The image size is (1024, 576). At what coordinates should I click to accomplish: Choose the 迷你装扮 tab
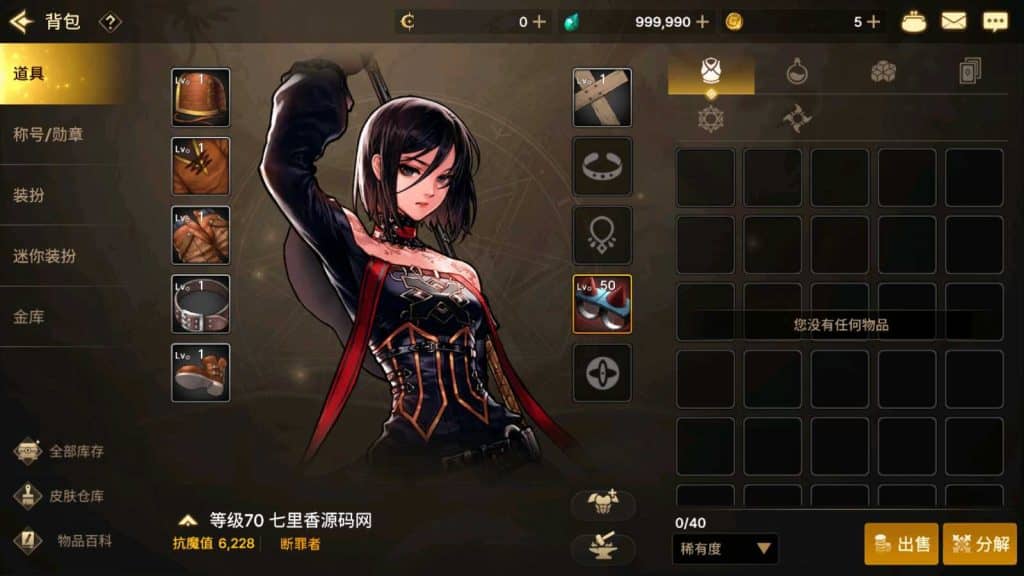coord(62,256)
